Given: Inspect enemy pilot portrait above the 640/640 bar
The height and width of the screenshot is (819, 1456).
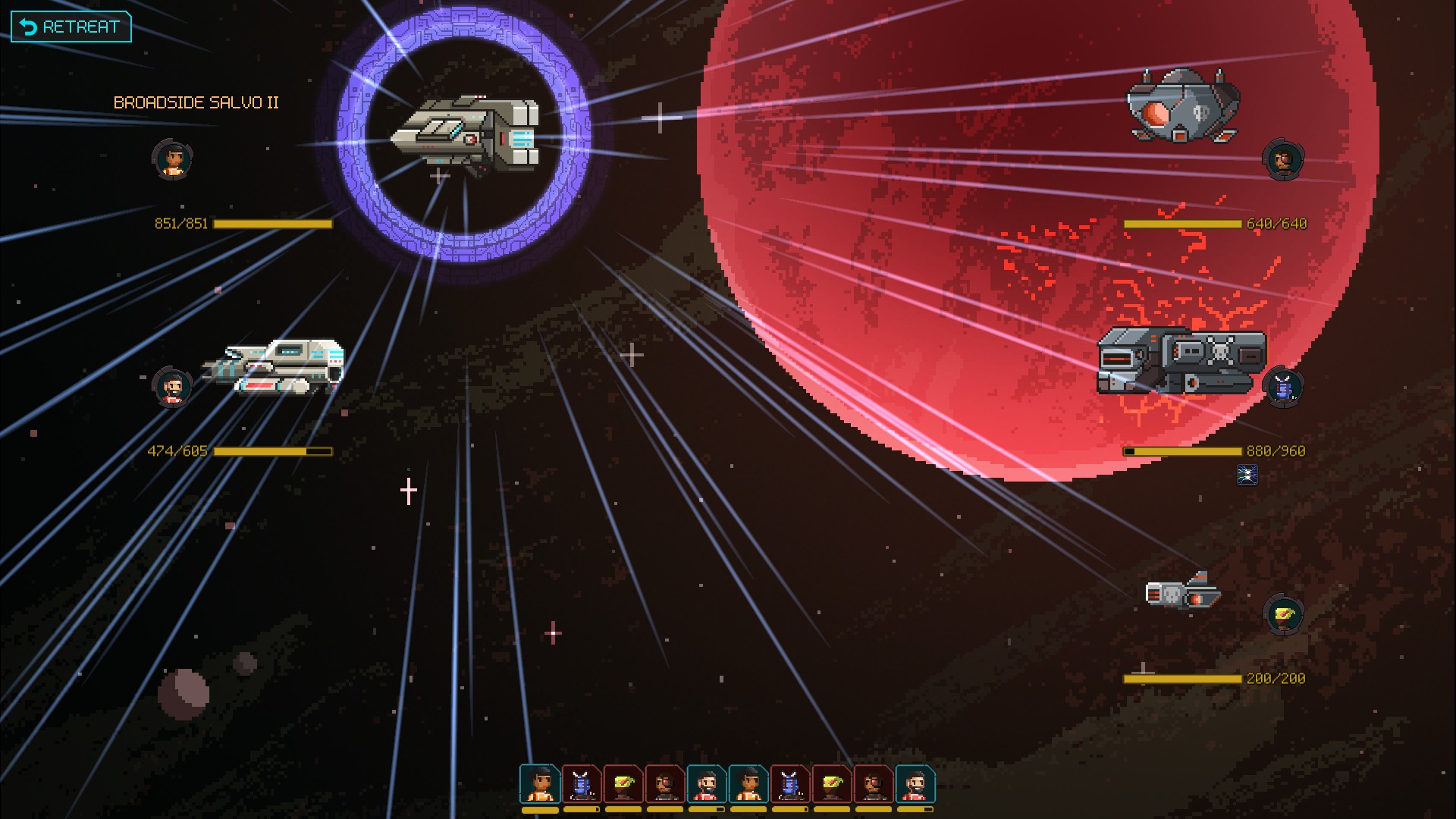Looking at the screenshot, I should [1283, 160].
